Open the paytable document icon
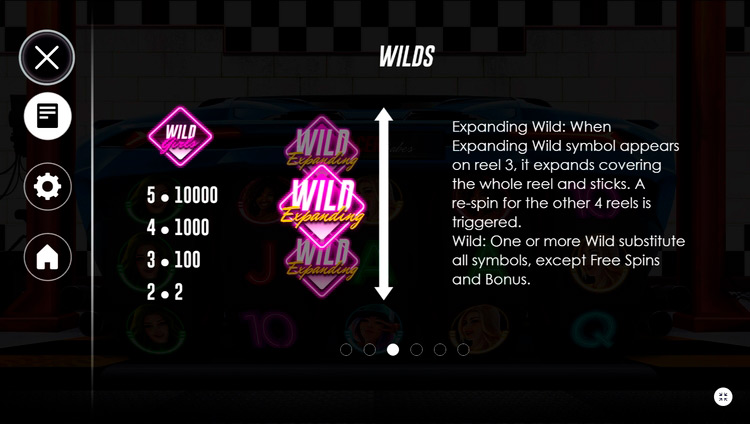The width and height of the screenshot is (750, 424). coord(47,117)
